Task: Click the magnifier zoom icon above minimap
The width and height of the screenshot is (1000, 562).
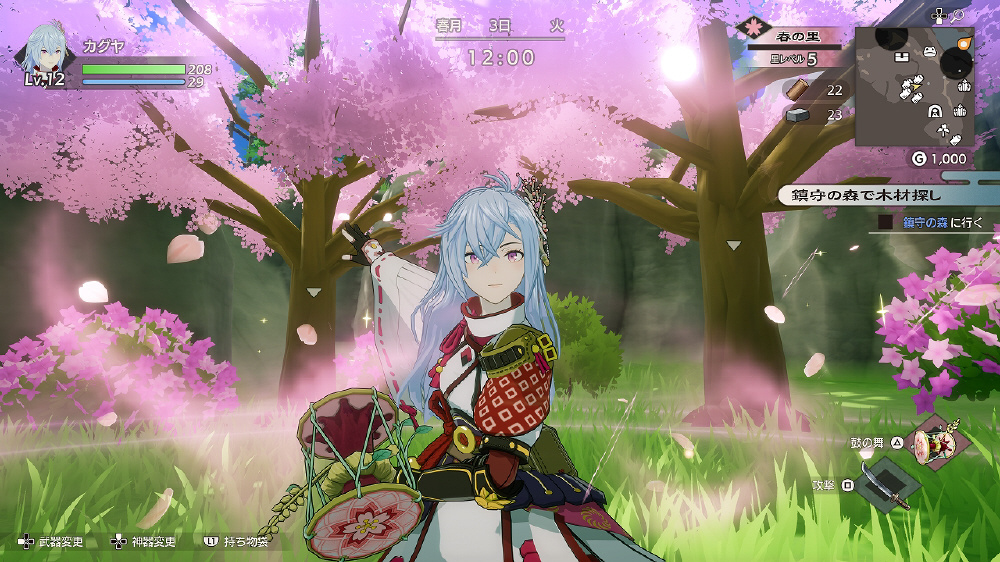Action: 957,15
